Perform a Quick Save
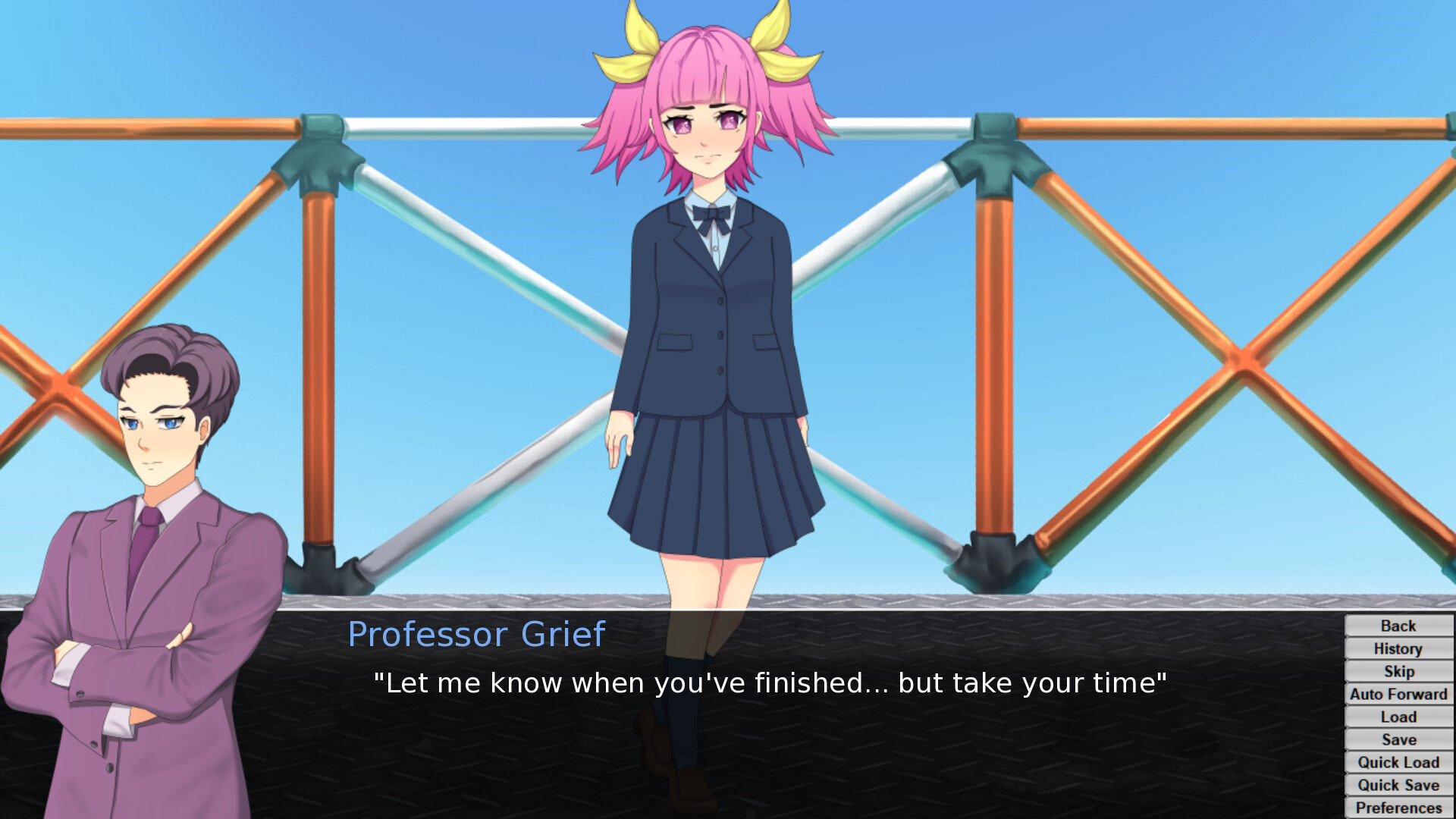Image resolution: width=1456 pixels, height=819 pixels. [x=1398, y=785]
